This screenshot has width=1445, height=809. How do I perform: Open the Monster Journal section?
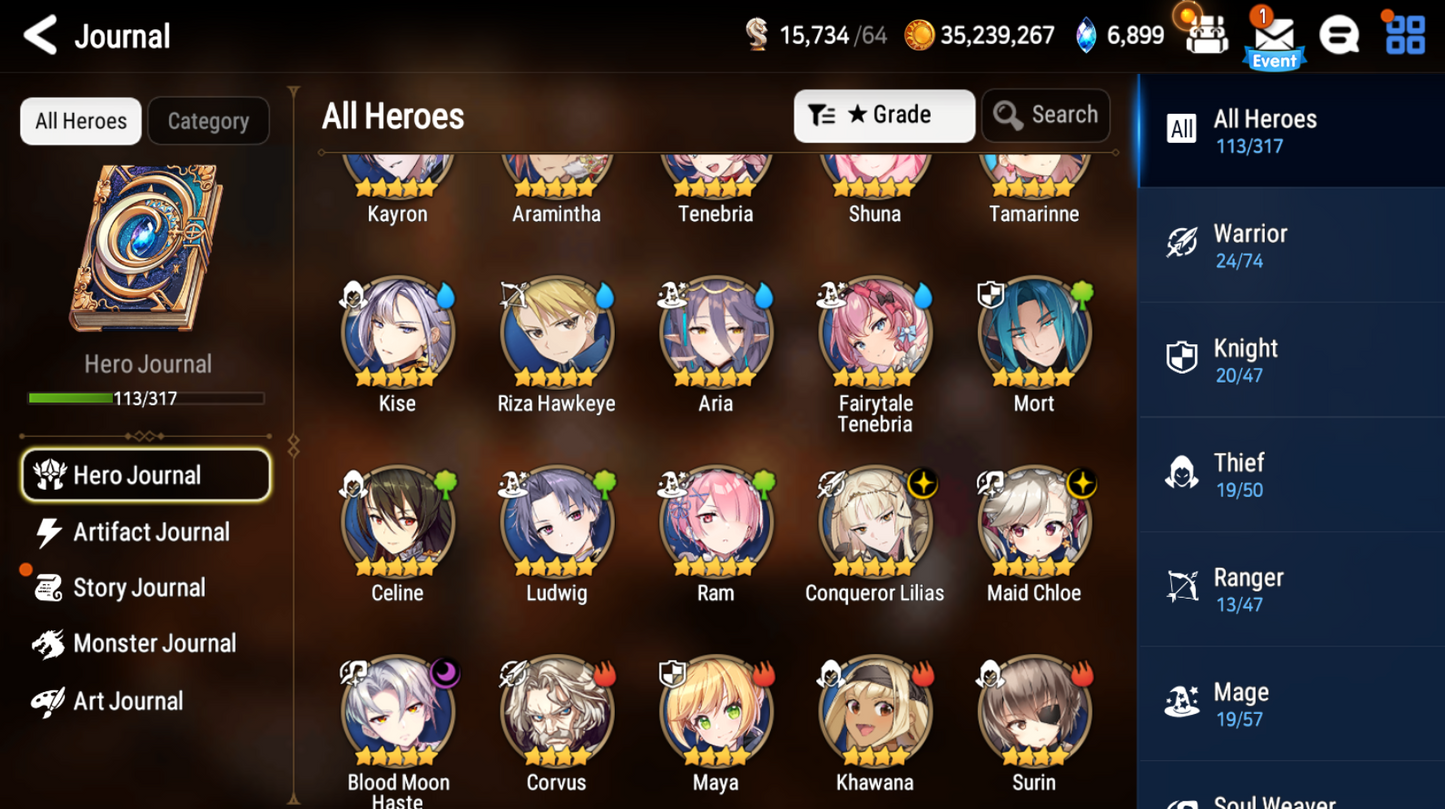coord(154,643)
